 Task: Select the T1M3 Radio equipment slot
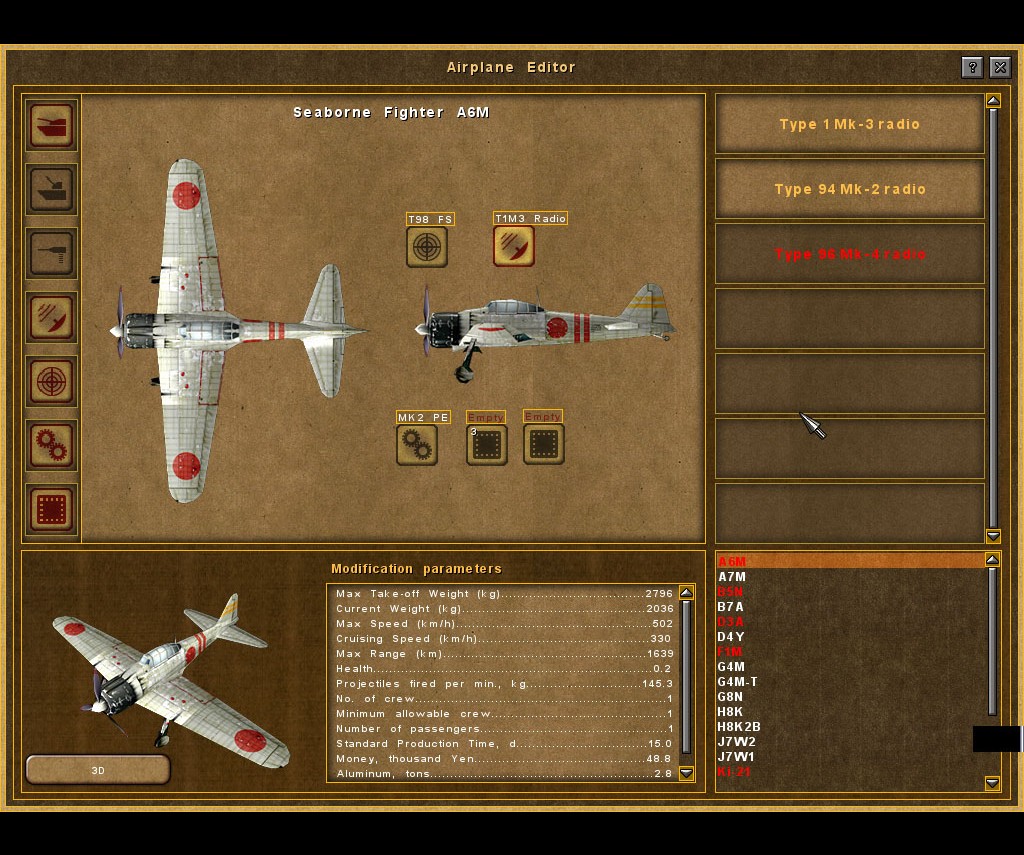click(x=514, y=246)
